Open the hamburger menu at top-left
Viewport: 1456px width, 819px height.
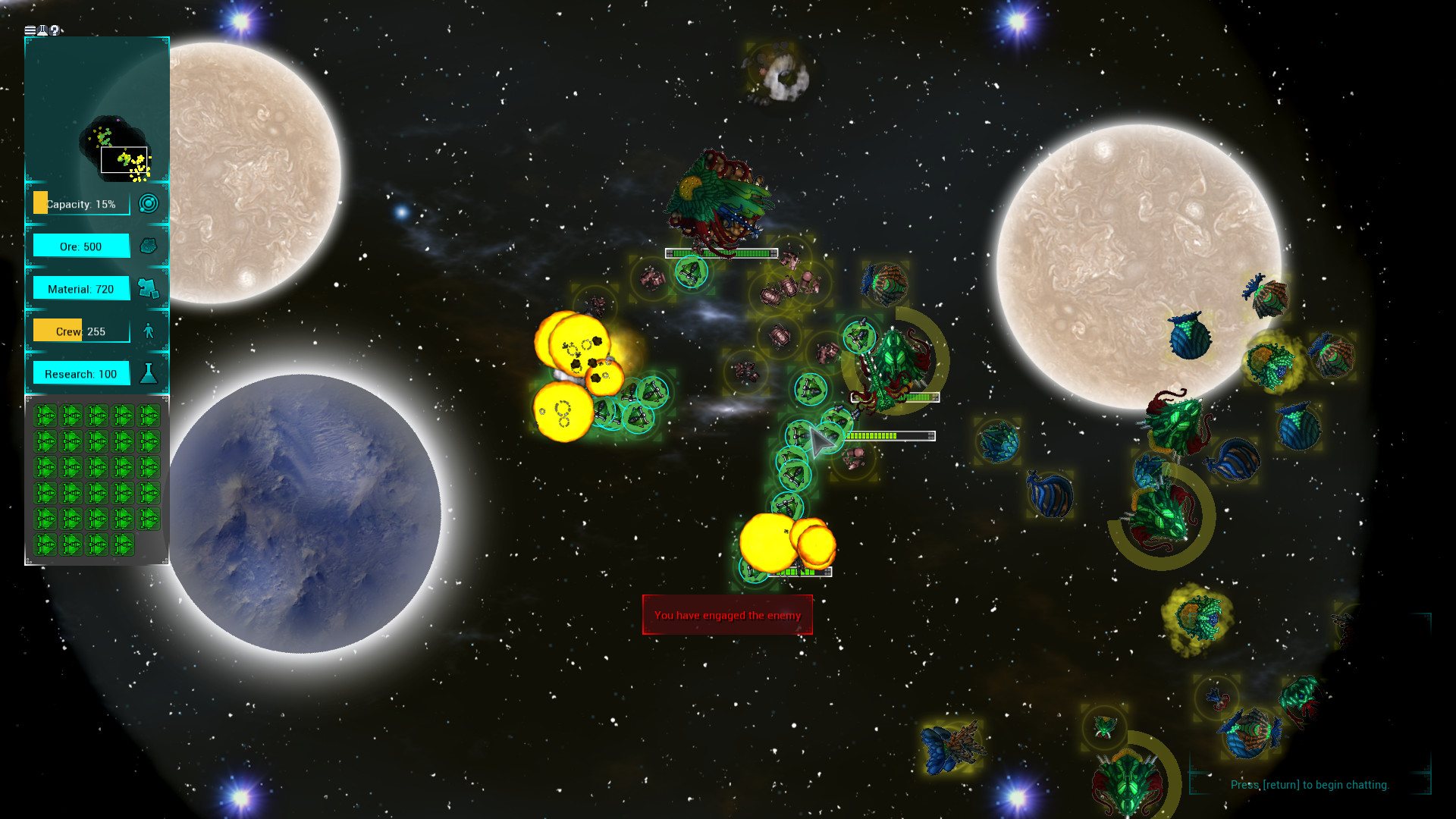pyautogui.click(x=30, y=30)
